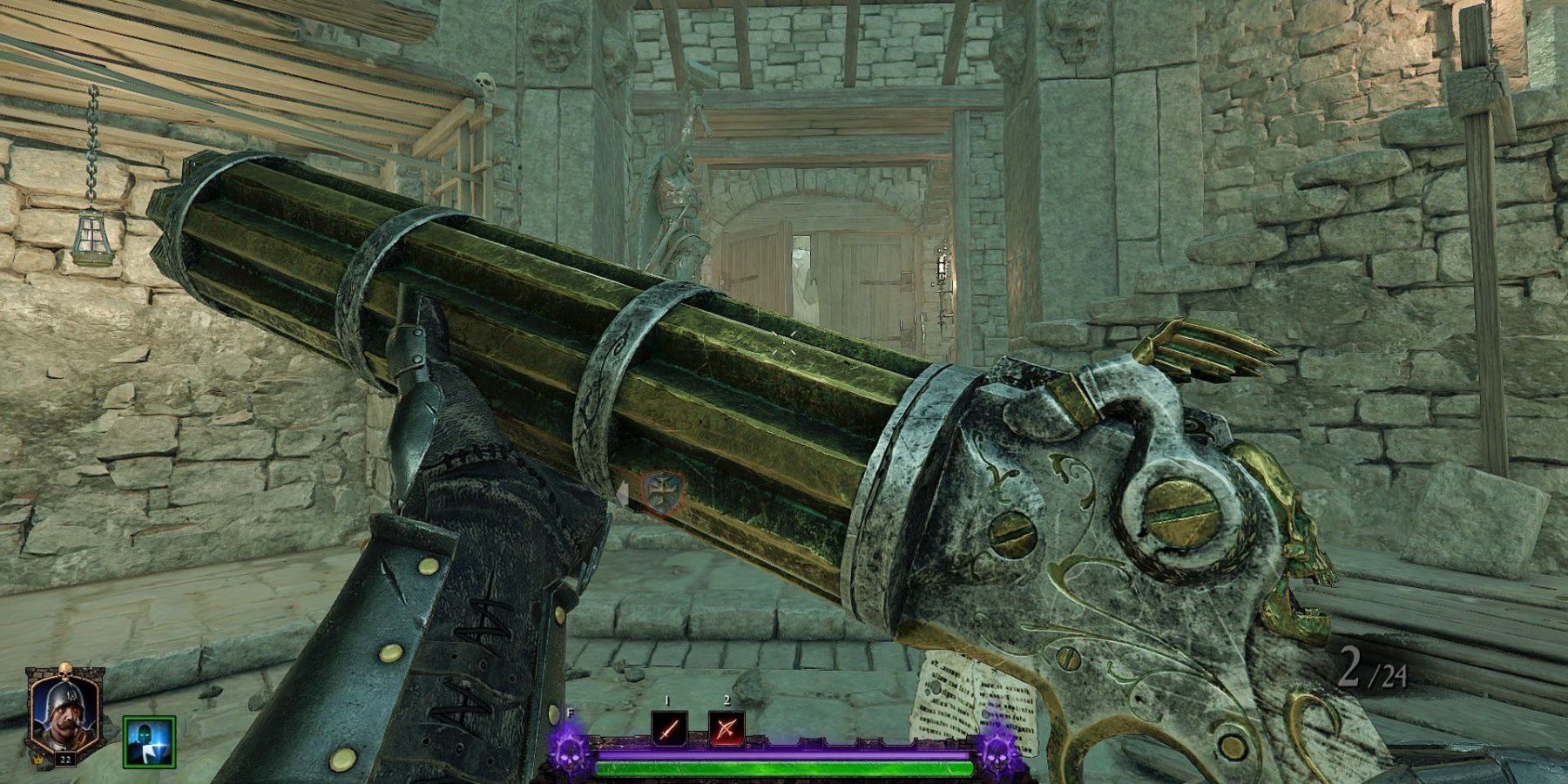Select the red melee icon in weapon slot 2
Screen dimensions: 1568x784
click(x=727, y=727)
